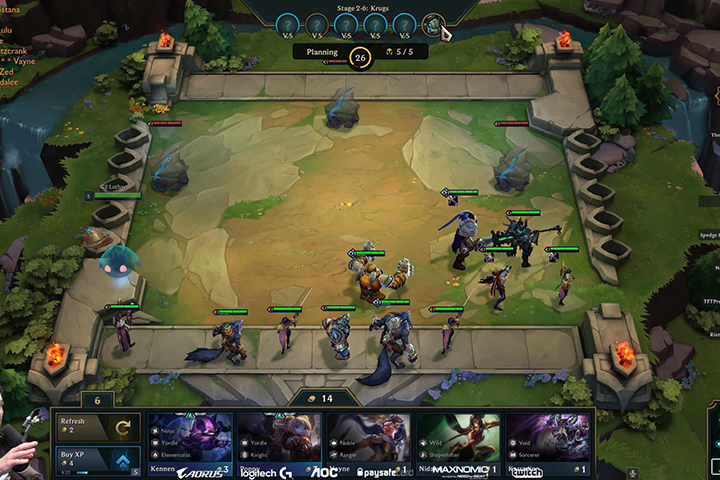
Task: Buy XP to level up
Action: coord(98,459)
